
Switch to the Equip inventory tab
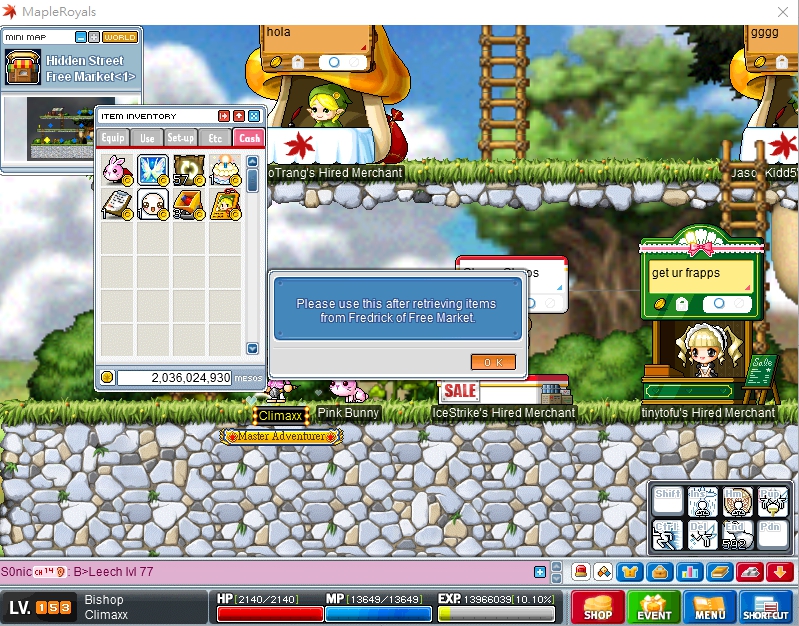(x=113, y=138)
